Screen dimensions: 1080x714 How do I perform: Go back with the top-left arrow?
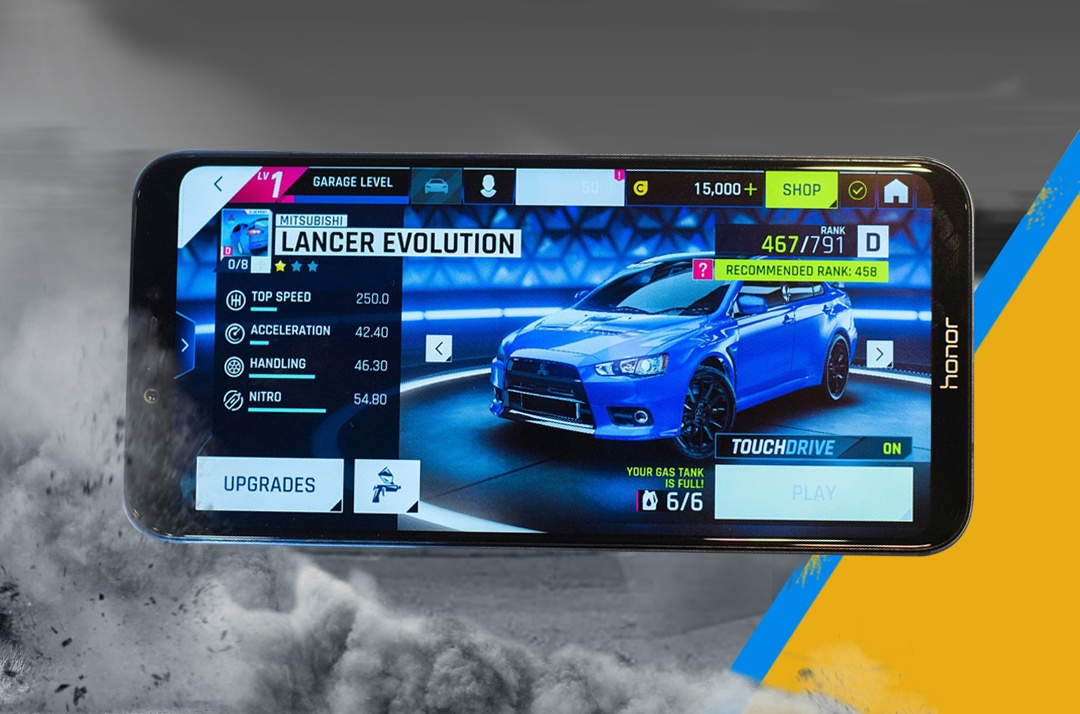(218, 184)
